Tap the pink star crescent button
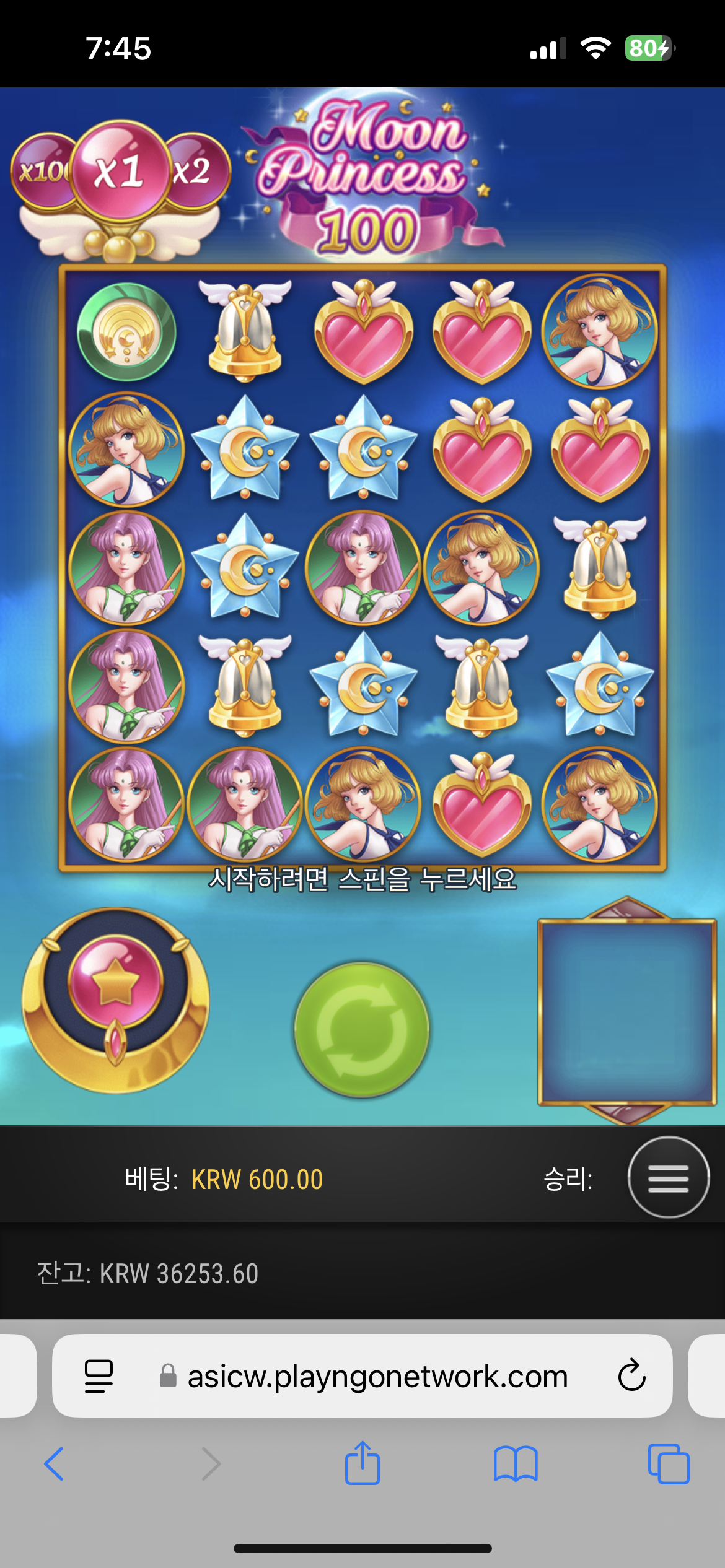The width and height of the screenshot is (725, 1568). pos(115,1000)
